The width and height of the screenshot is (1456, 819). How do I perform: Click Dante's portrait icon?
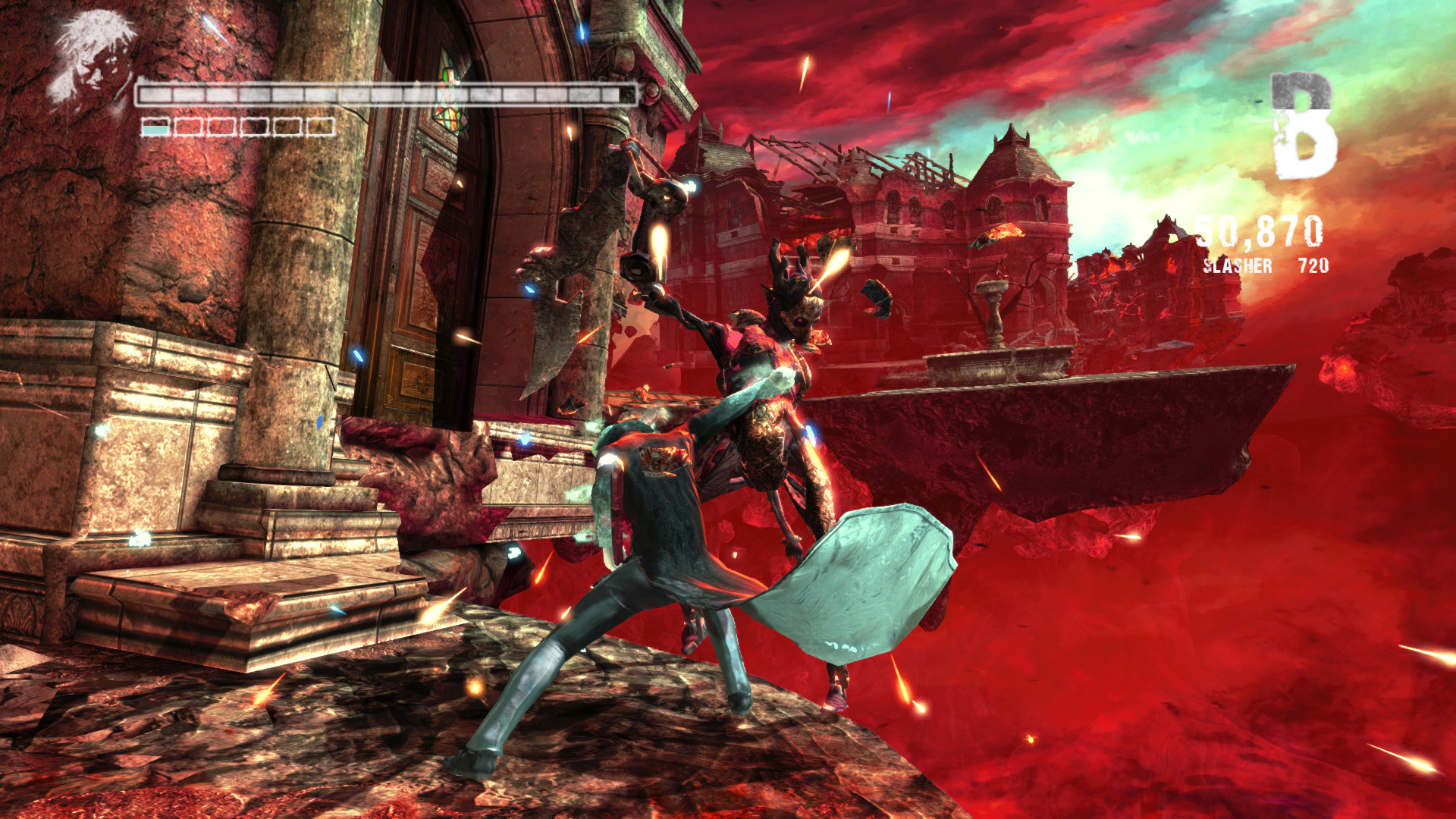(x=93, y=58)
